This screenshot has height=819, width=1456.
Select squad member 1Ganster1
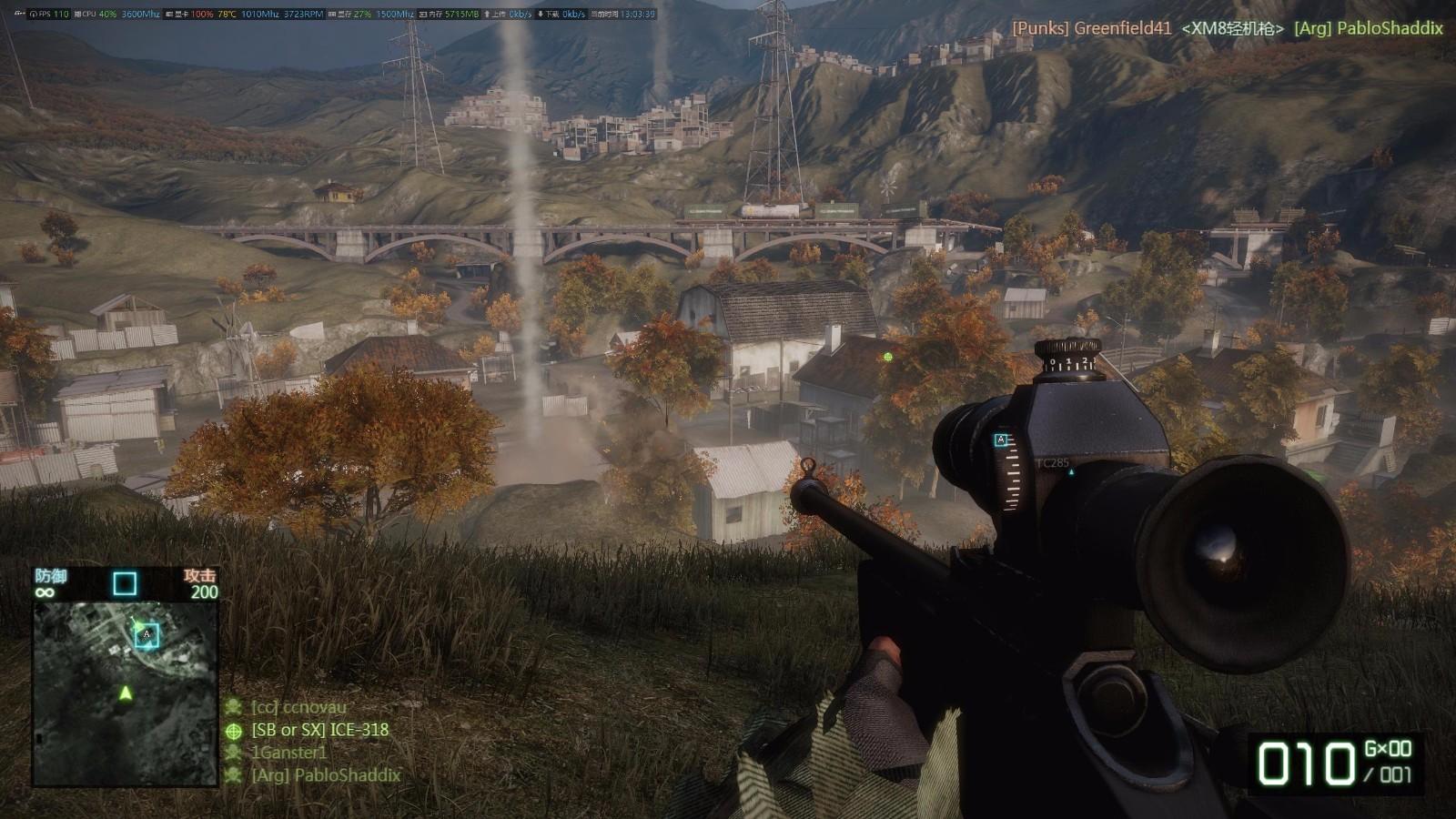tap(288, 753)
